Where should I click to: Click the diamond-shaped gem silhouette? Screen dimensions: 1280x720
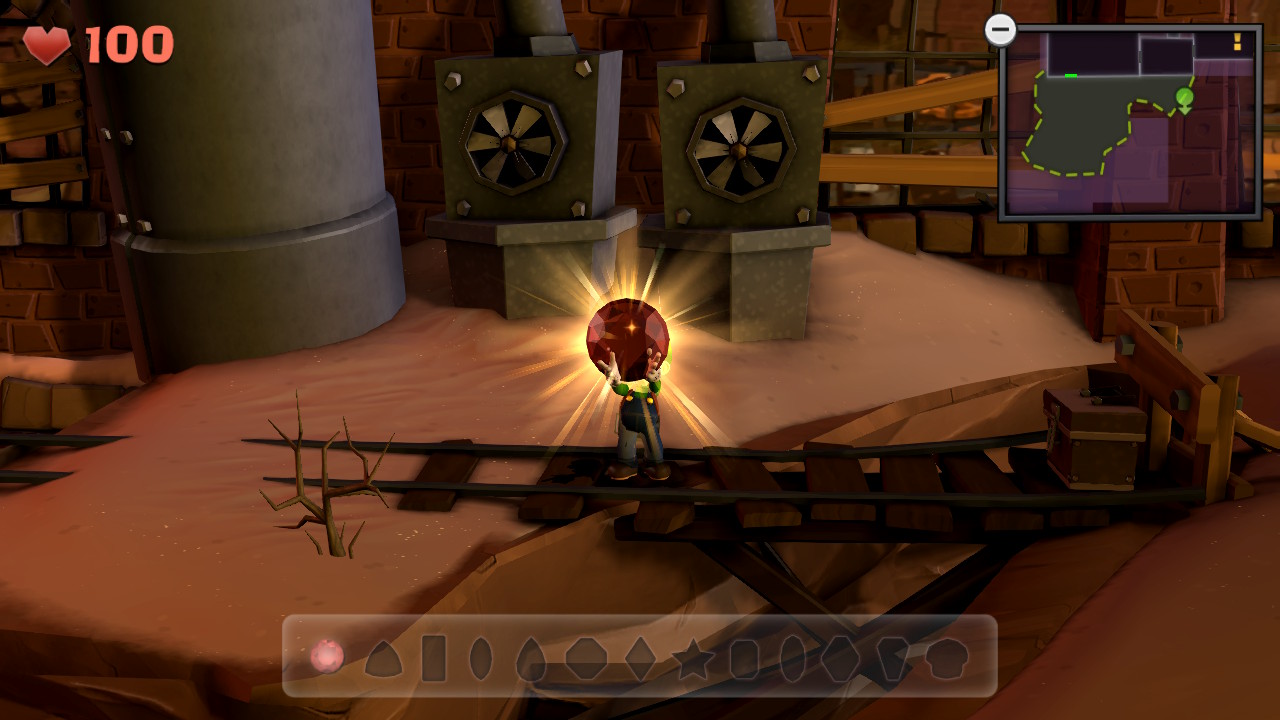tap(638, 658)
